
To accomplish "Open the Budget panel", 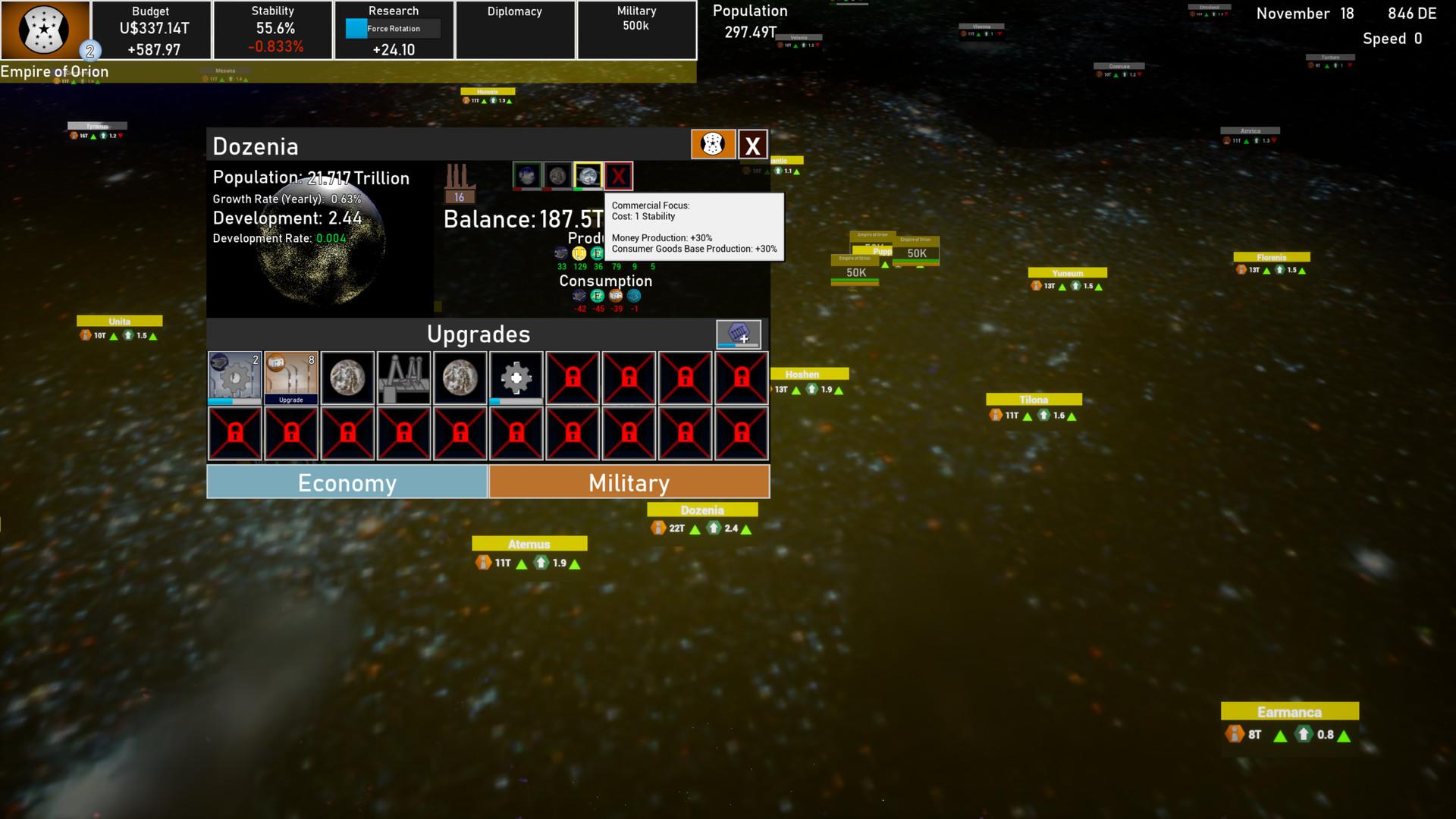I will click(x=151, y=30).
